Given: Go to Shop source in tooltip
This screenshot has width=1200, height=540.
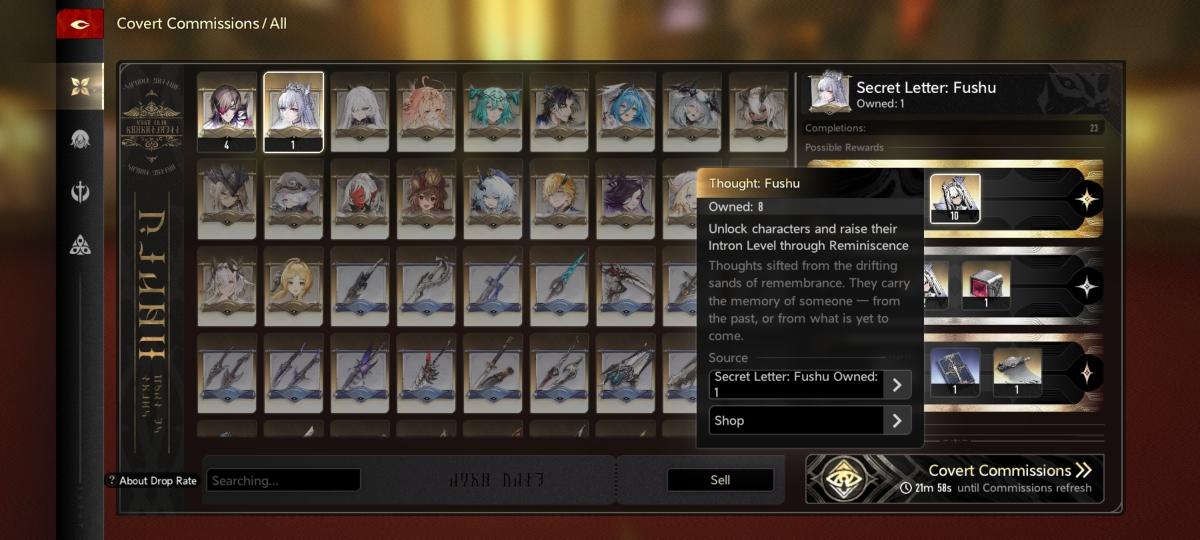Looking at the screenshot, I should point(810,421).
